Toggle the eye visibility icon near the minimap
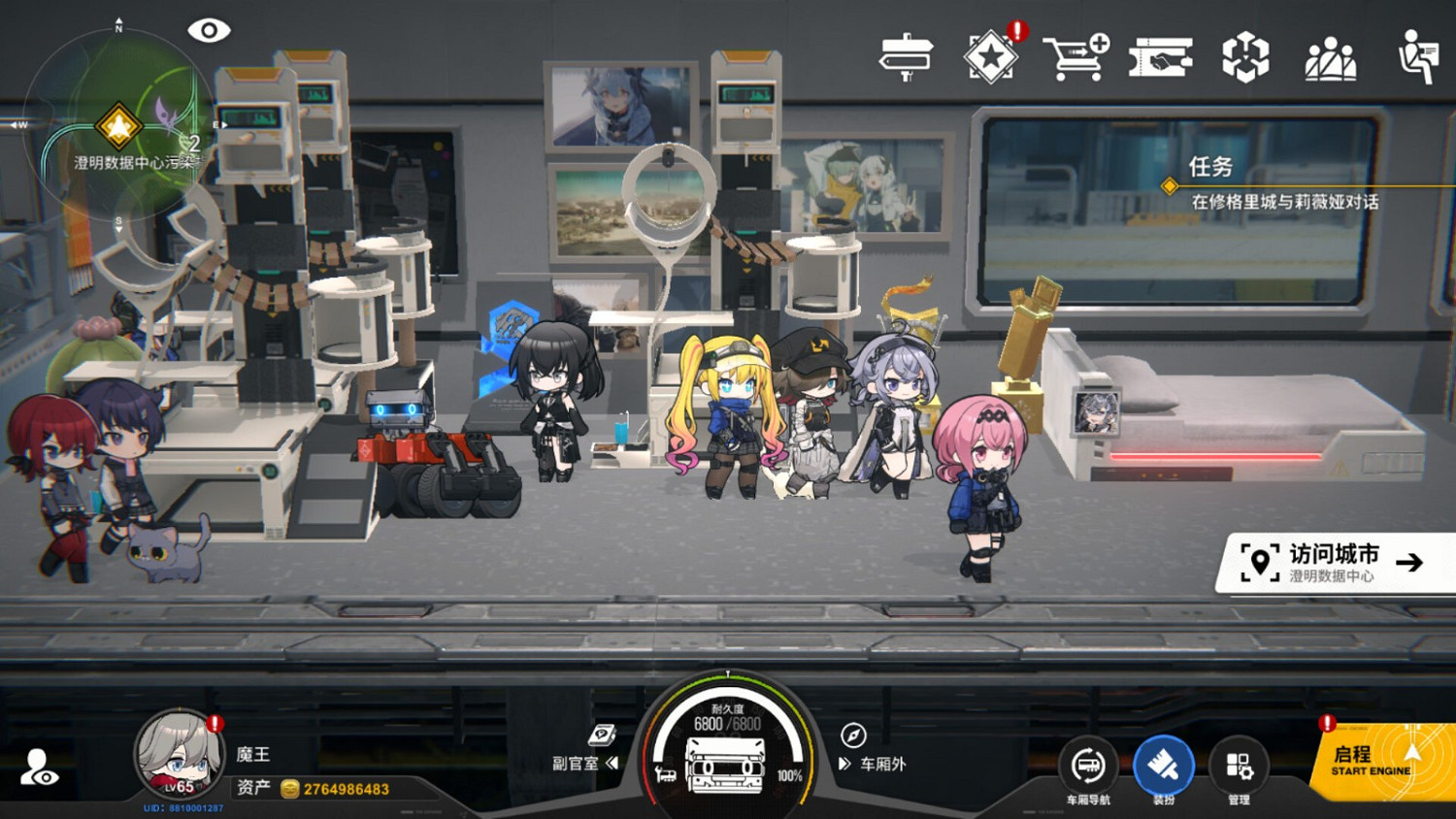The width and height of the screenshot is (1456, 819). click(x=210, y=29)
